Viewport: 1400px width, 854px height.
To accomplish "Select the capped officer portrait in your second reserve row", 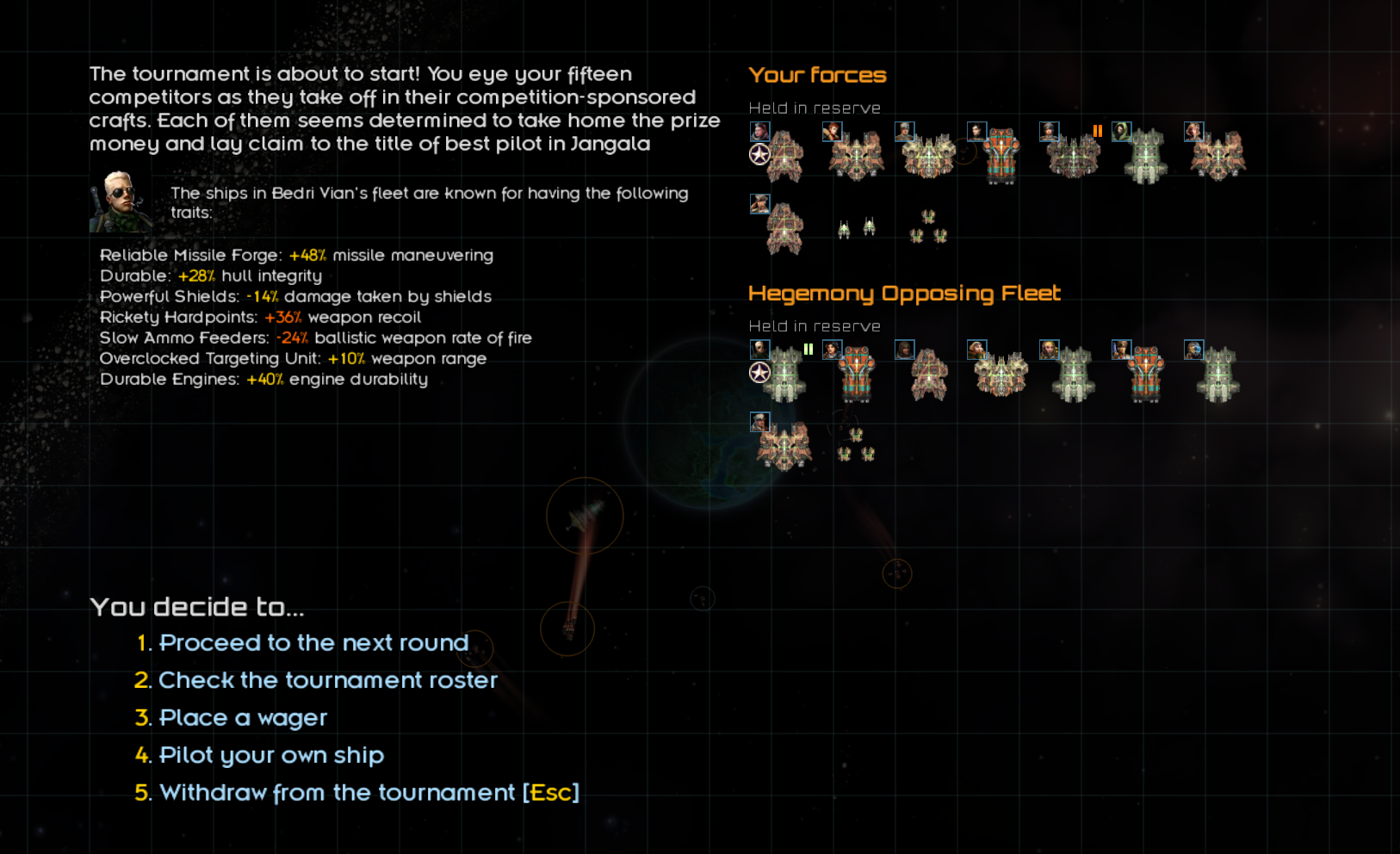I will [x=760, y=205].
